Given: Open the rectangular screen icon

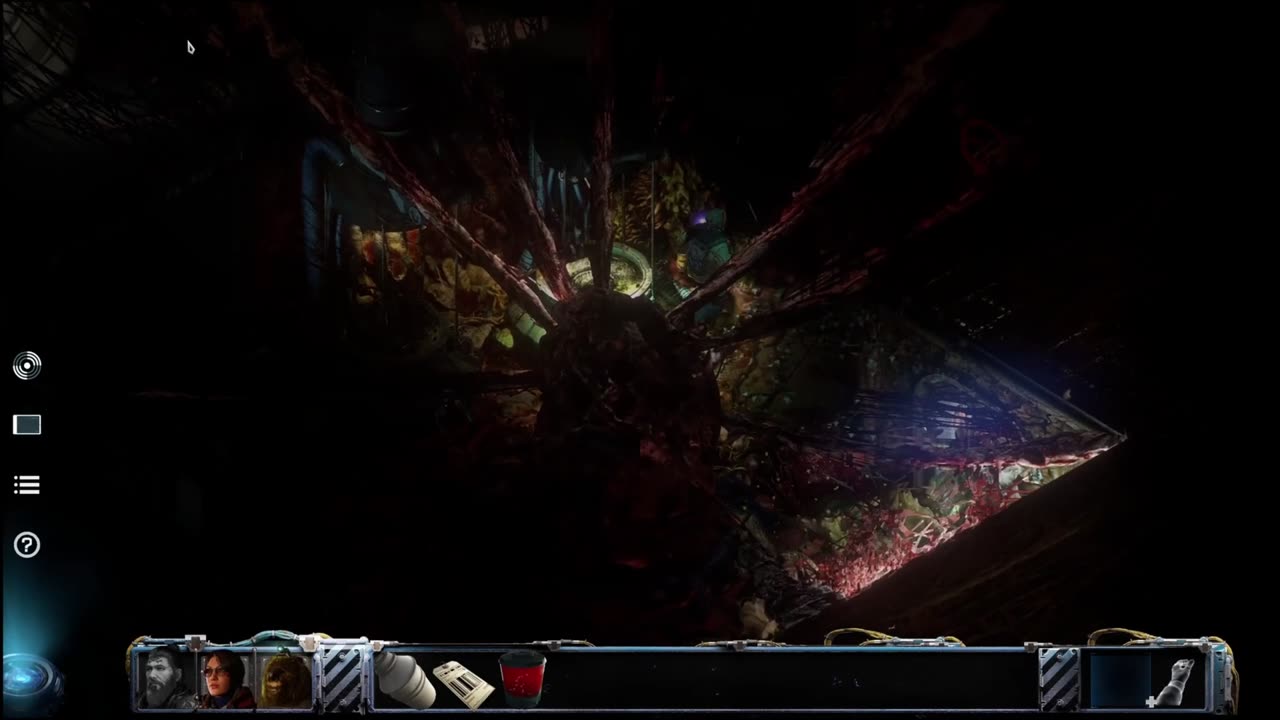Looking at the screenshot, I should (27, 425).
